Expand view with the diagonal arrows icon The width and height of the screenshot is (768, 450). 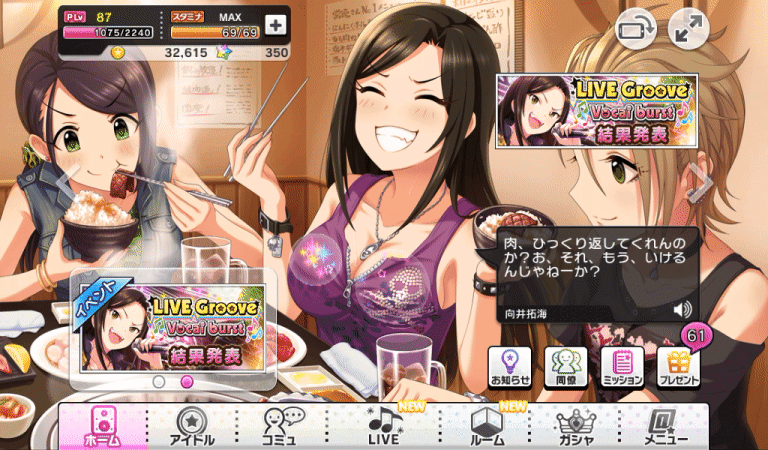(x=688, y=30)
